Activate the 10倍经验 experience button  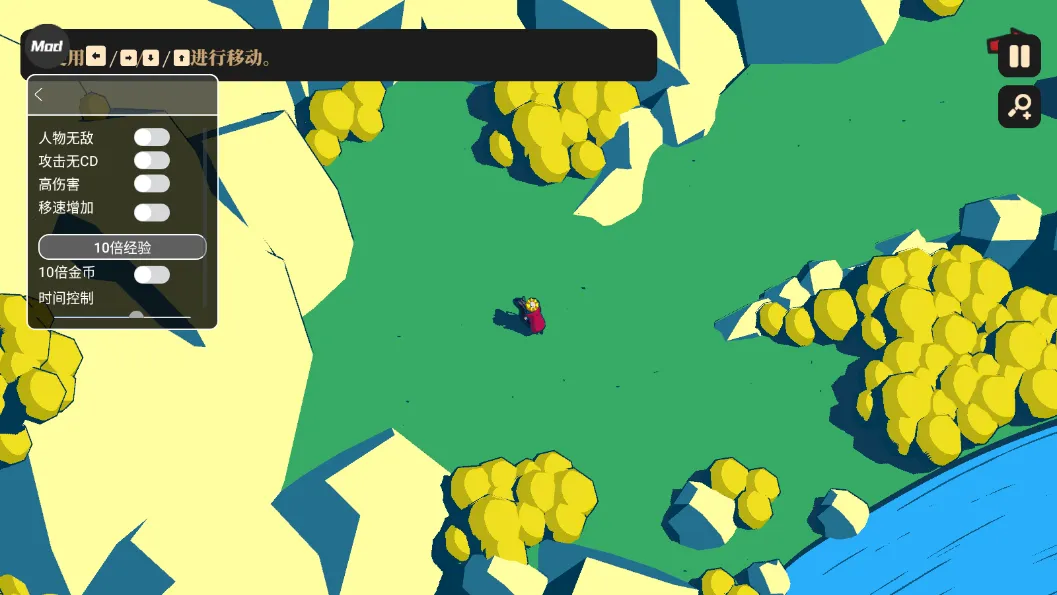(x=122, y=247)
